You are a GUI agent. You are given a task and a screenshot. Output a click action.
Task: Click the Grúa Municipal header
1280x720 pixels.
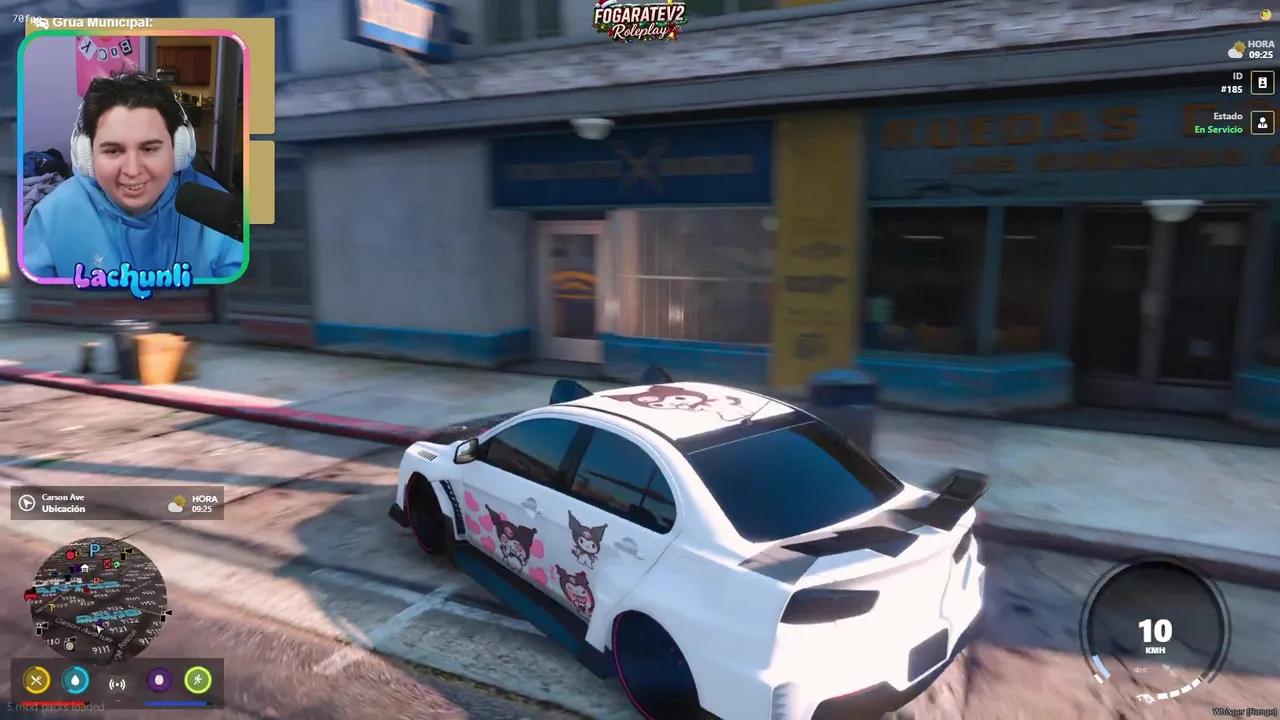[100, 21]
